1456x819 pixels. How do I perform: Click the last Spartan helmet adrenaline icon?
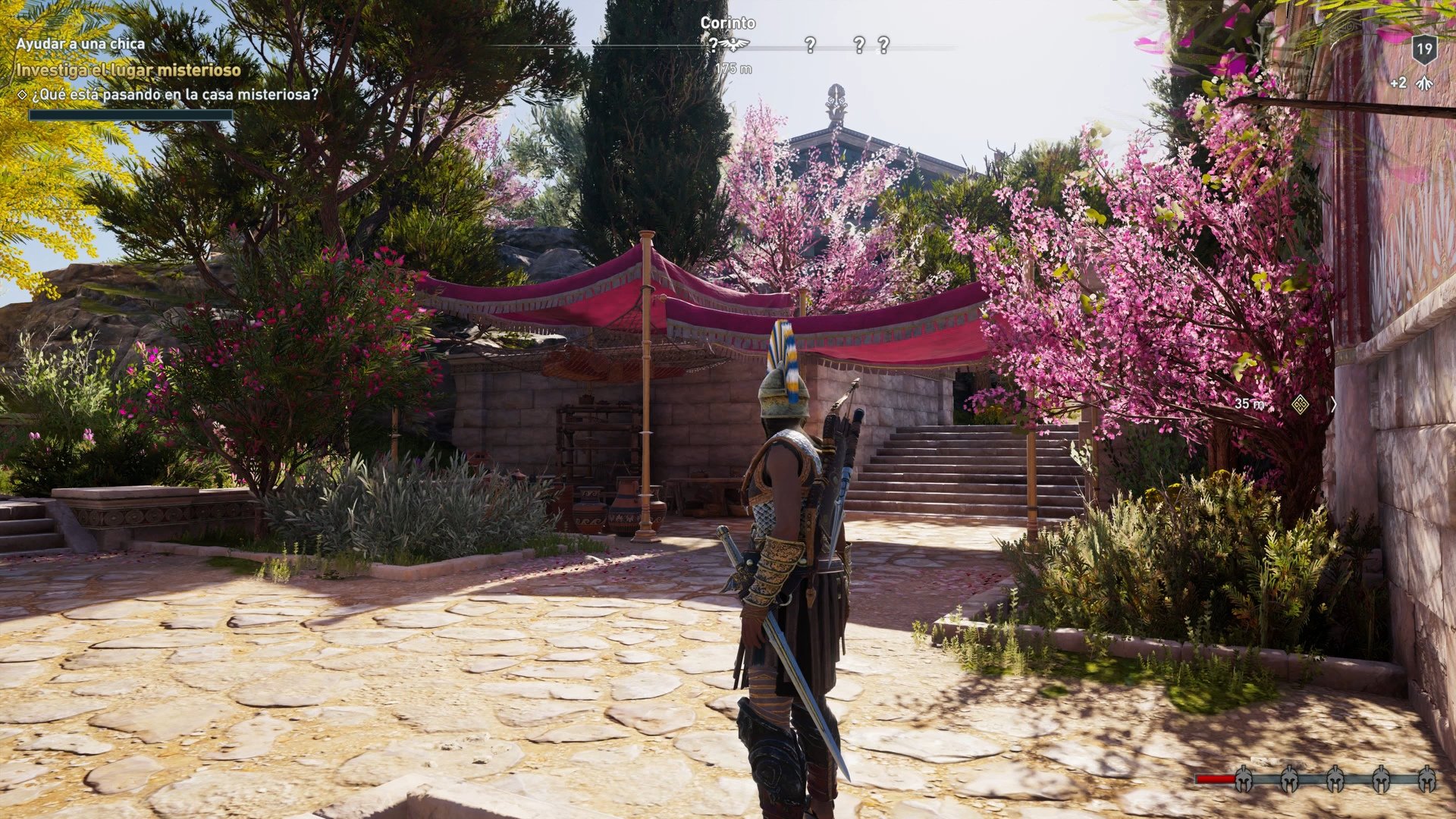click(1426, 779)
